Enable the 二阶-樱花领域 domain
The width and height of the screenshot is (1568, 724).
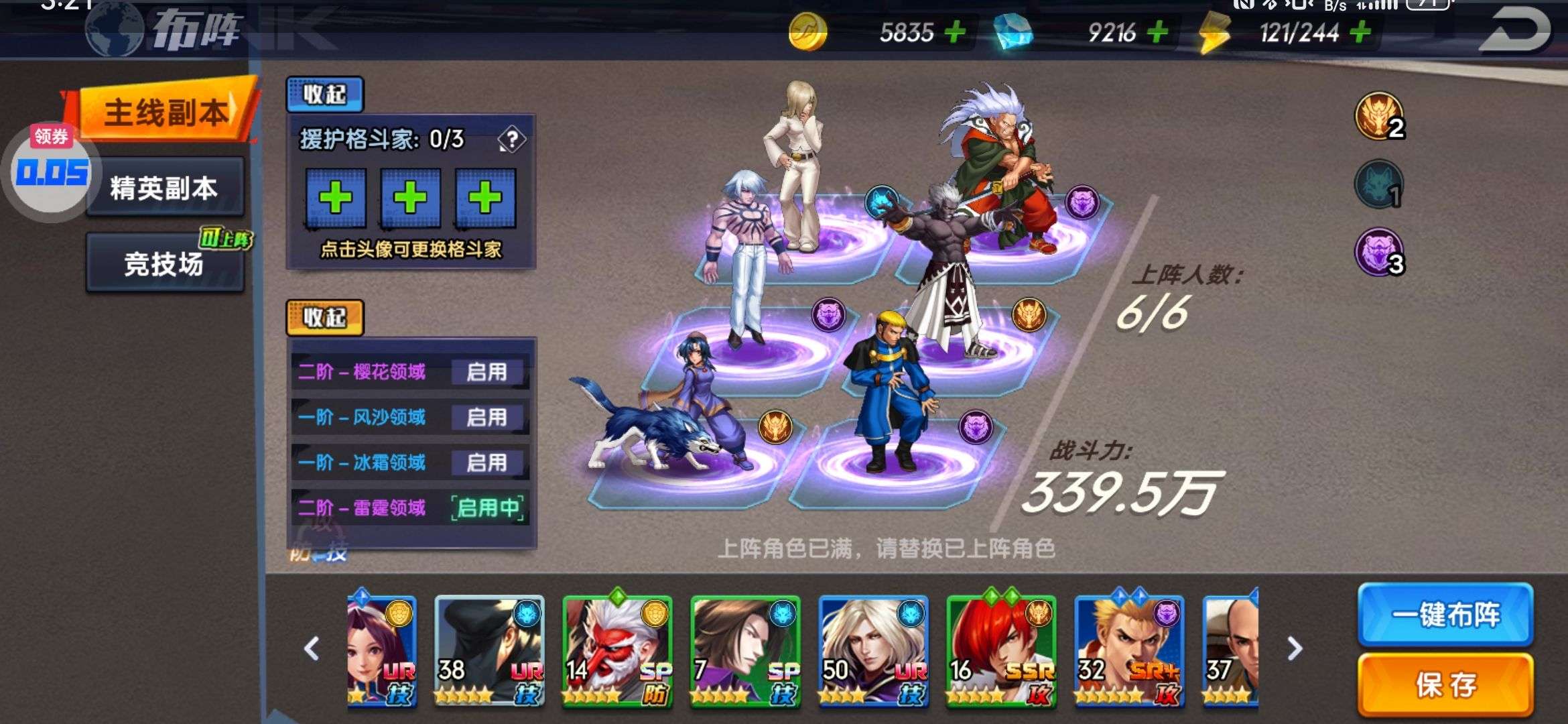(486, 372)
